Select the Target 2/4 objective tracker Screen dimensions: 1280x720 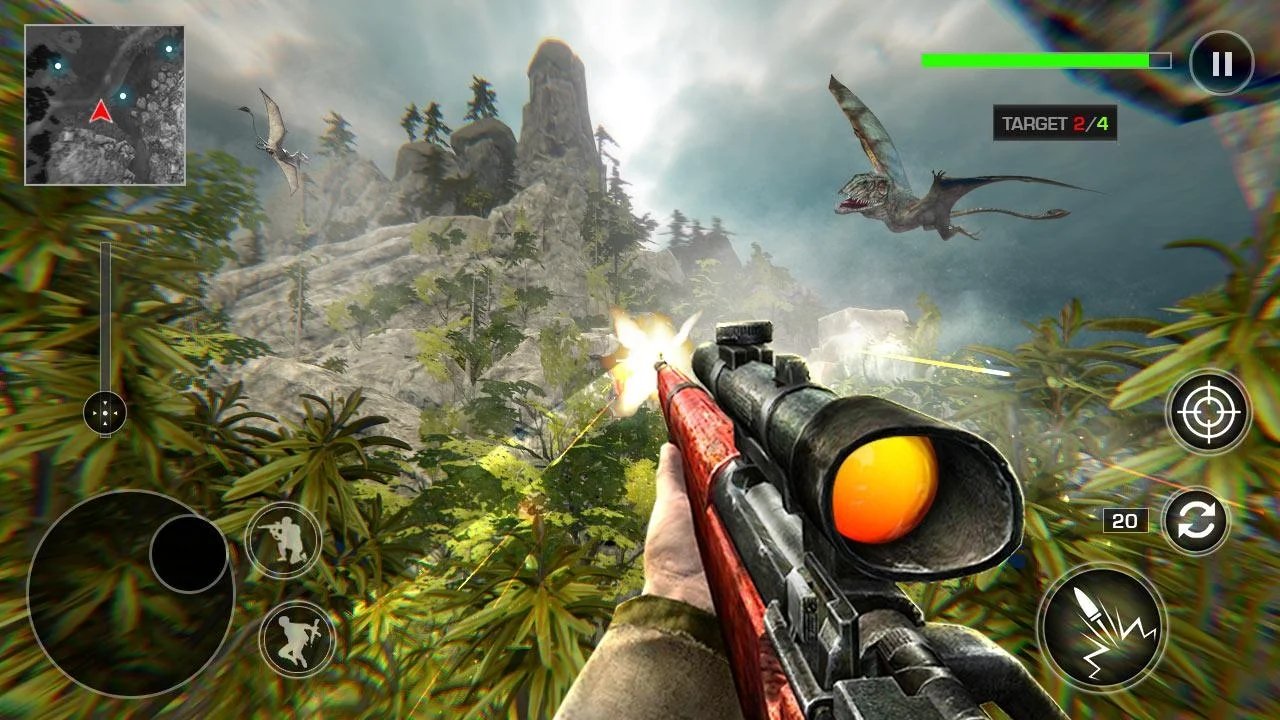(1054, 123)
